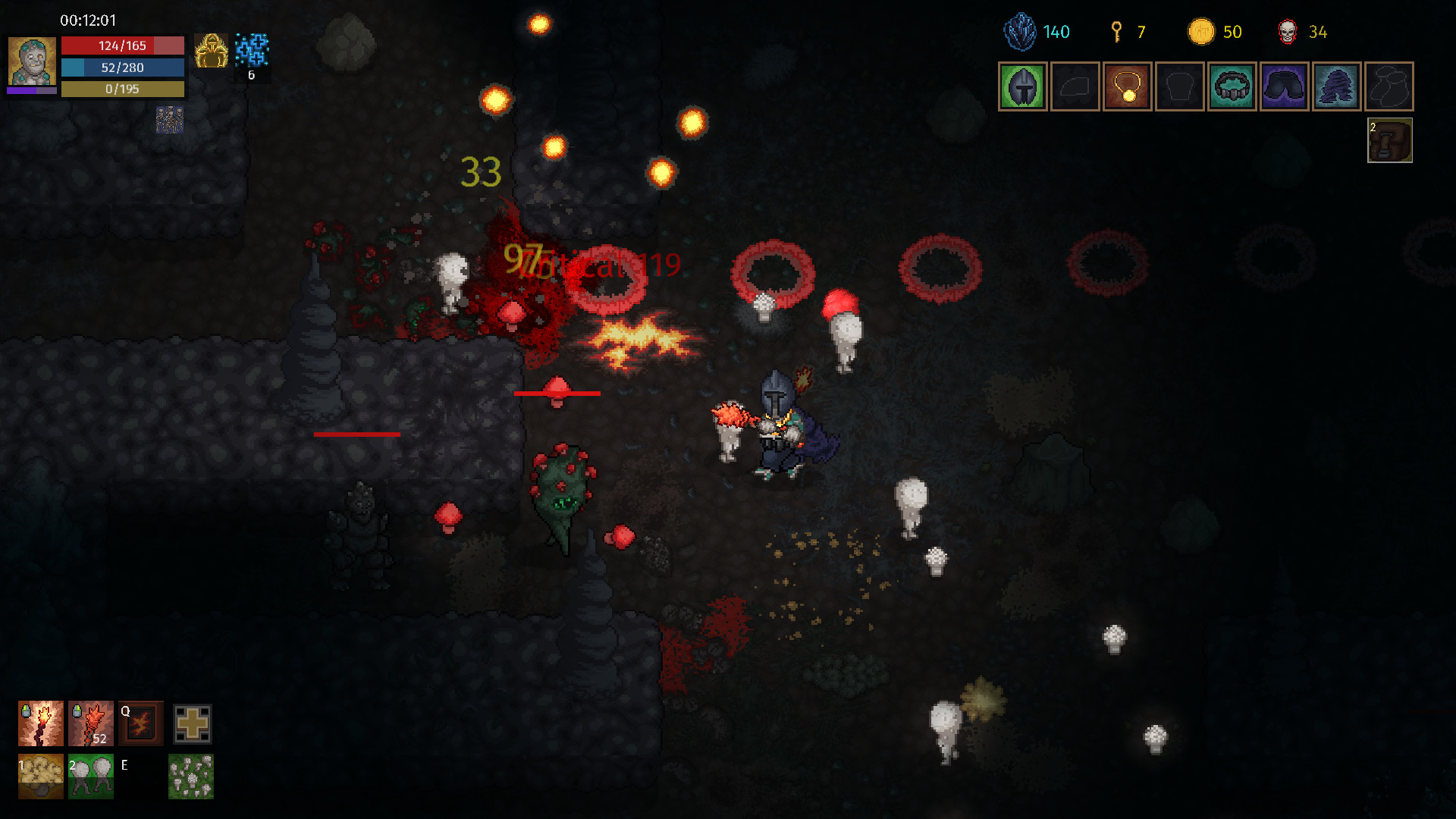Open the backpack showing 2 items
Screen dimensions: 1456x819
point(1390,141)
